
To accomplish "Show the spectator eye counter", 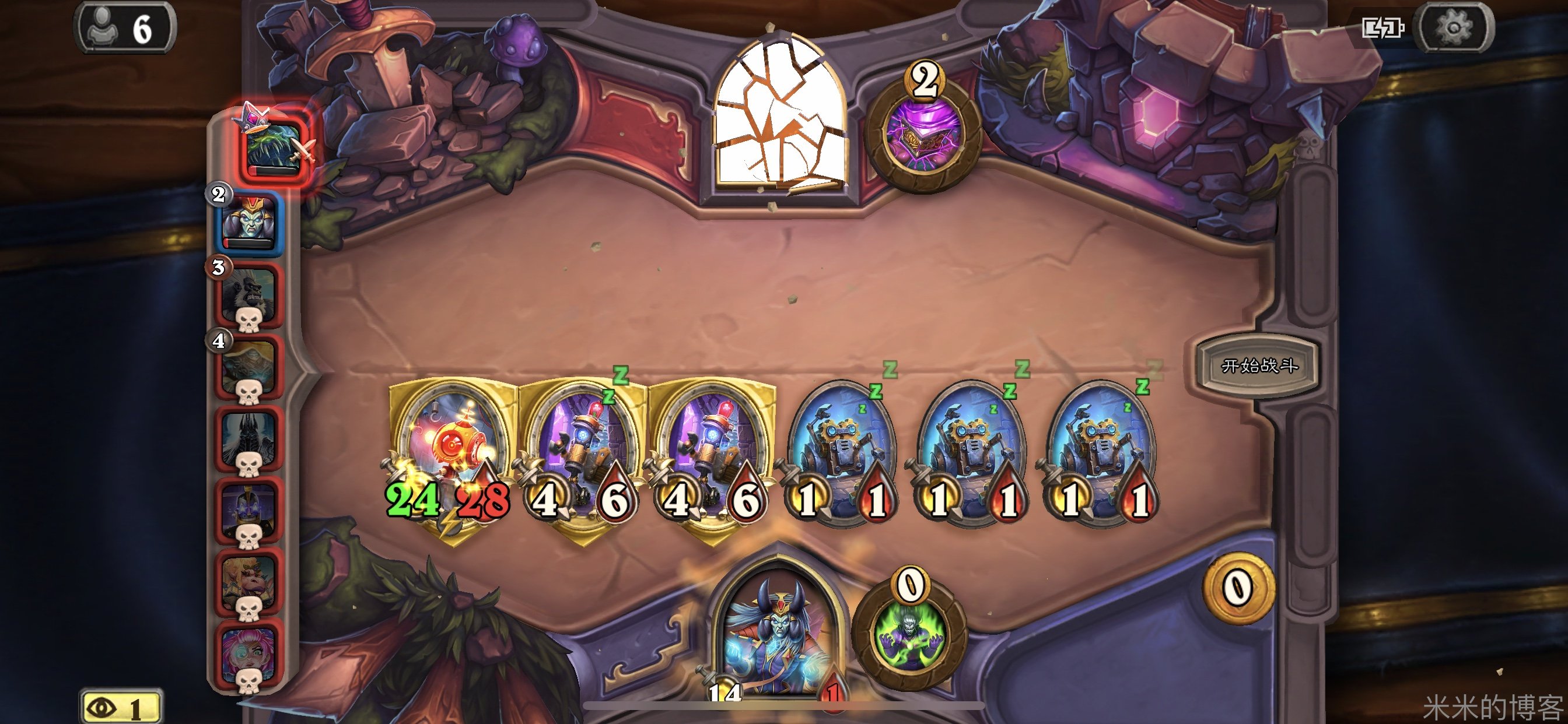I will (121, 708).
